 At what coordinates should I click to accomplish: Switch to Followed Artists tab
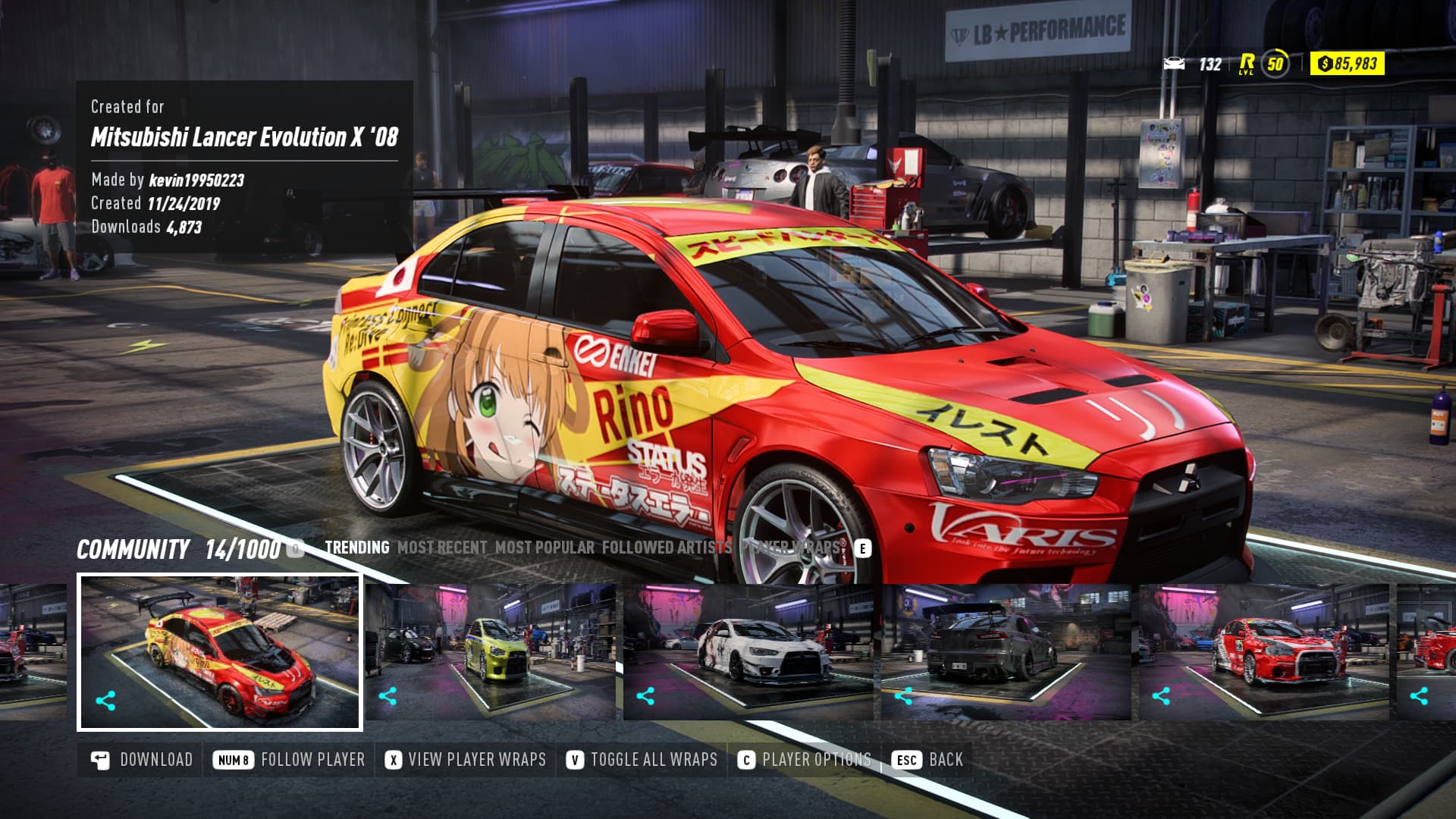[x=667, y=548]
